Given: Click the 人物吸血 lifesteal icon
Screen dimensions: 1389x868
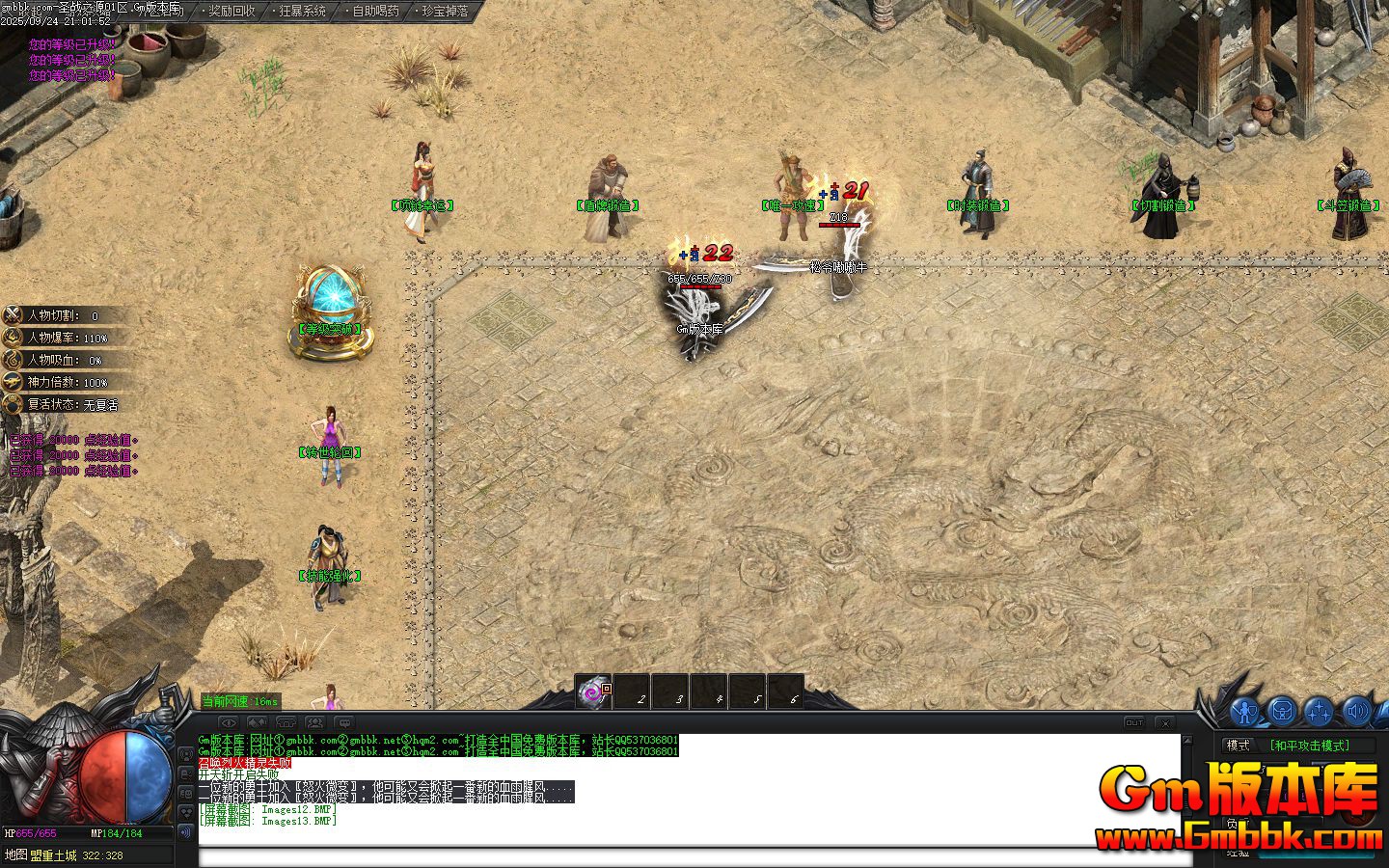Looking at the screenshot, I should click(x=14, y=360).
